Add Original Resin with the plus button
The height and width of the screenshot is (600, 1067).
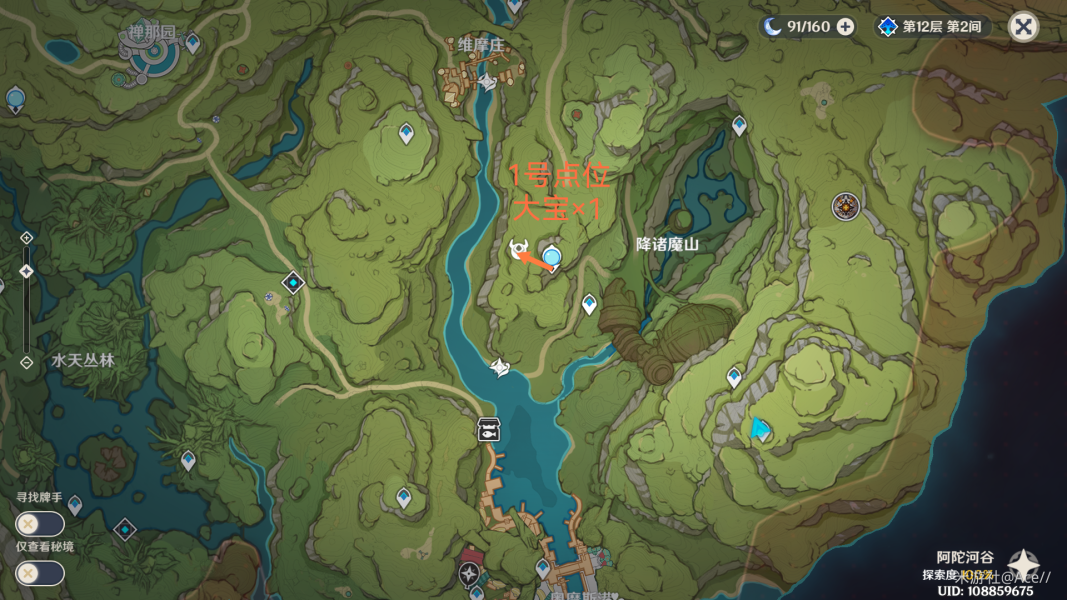click(846, 27)
